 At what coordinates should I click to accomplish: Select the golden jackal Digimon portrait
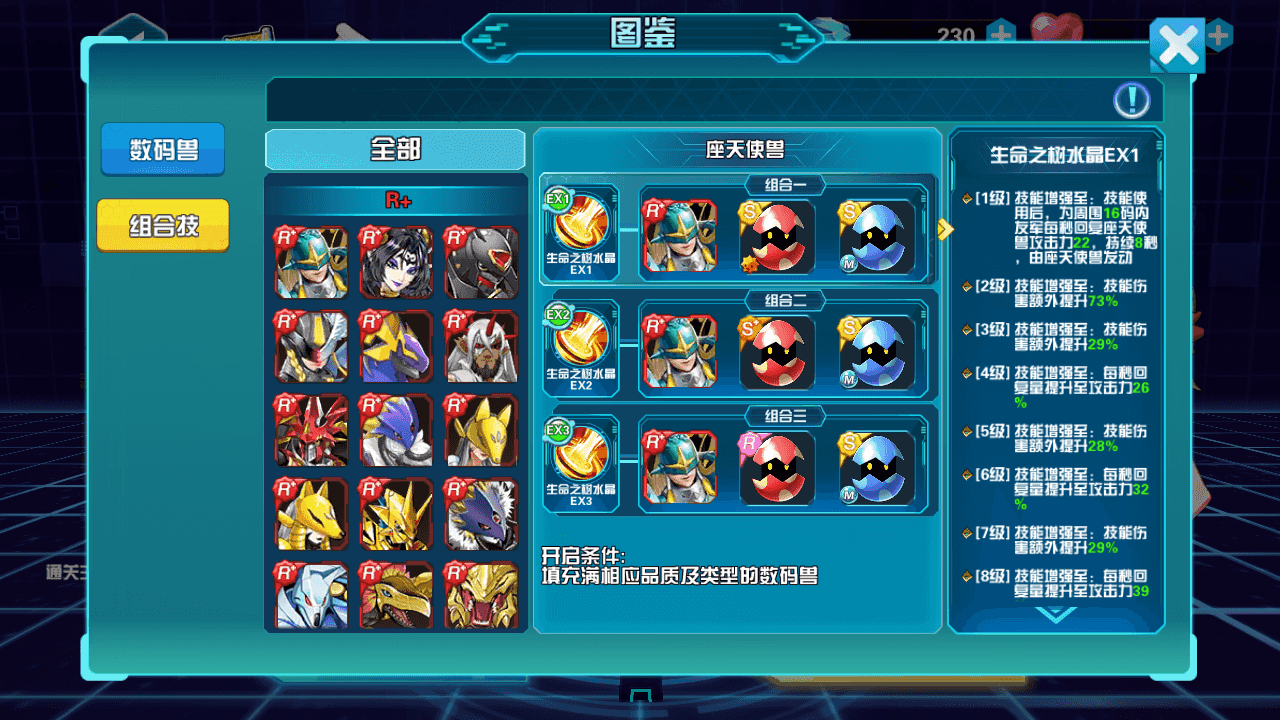(310, 516)
